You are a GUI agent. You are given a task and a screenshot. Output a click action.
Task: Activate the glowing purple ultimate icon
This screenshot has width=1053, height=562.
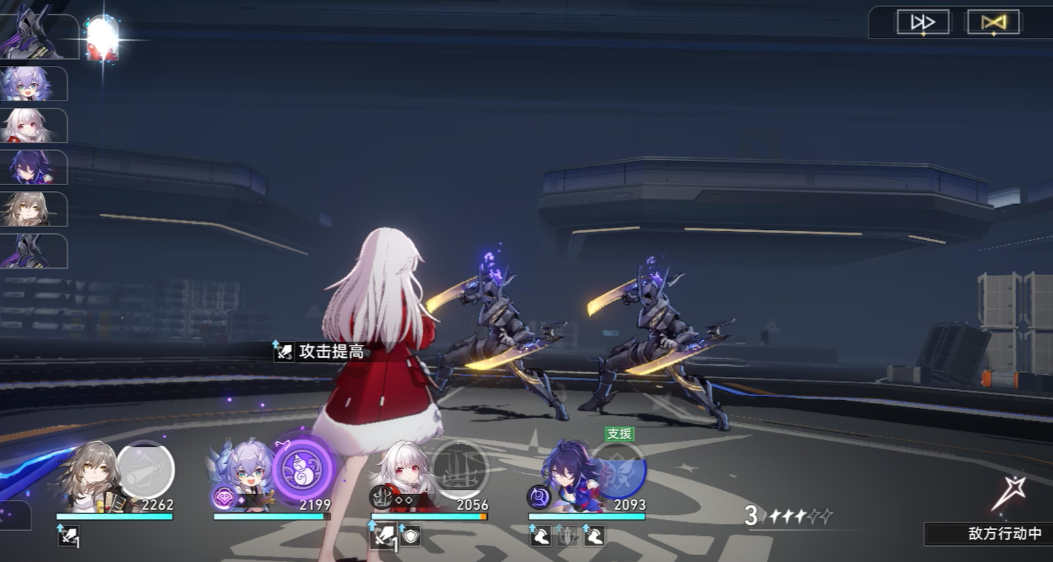pos(303,466)
